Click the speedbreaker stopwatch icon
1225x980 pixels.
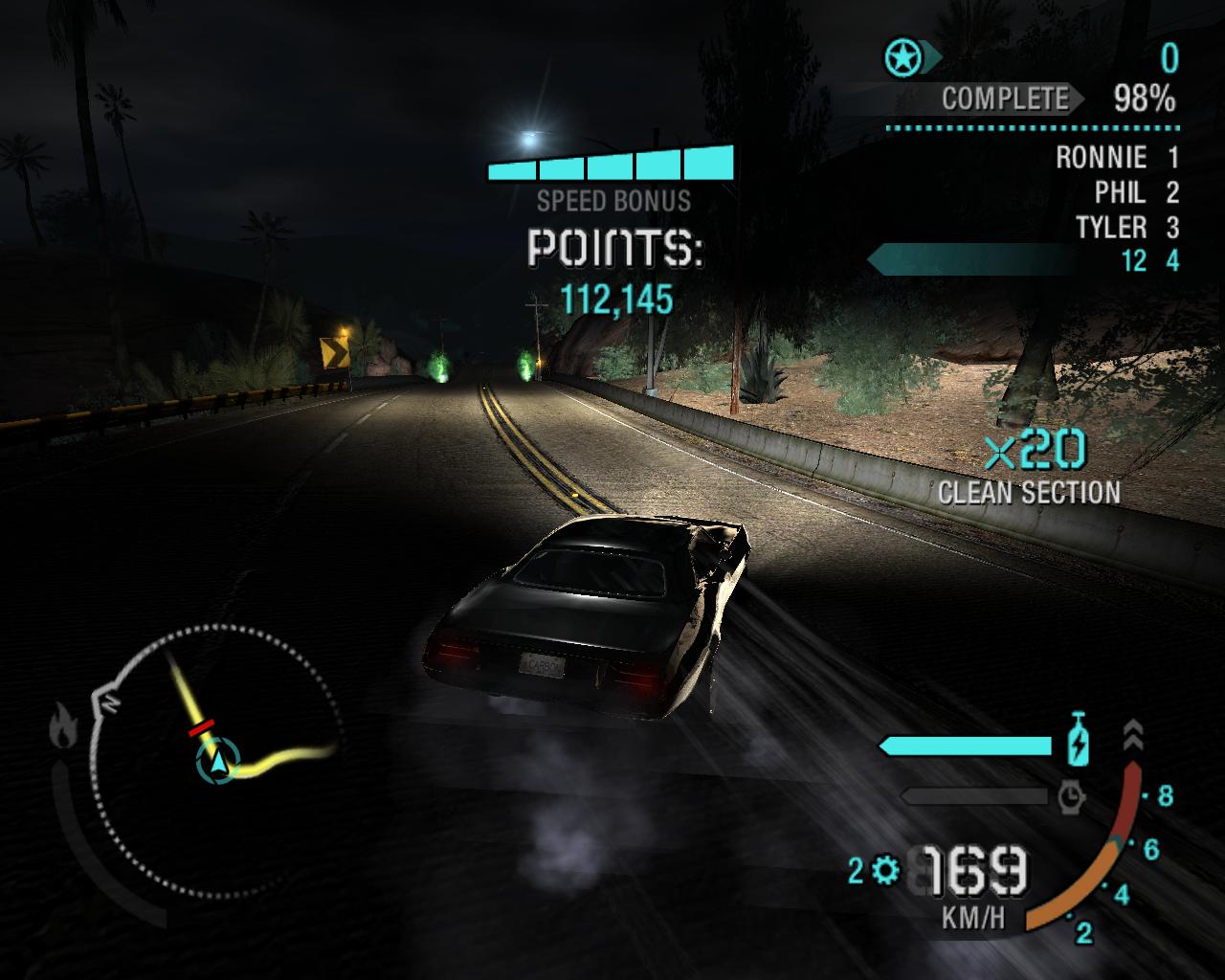pos(1072,795)
